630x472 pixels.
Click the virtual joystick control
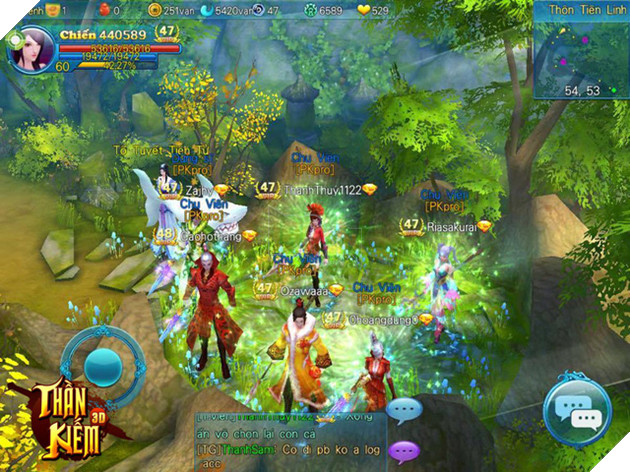100,366
